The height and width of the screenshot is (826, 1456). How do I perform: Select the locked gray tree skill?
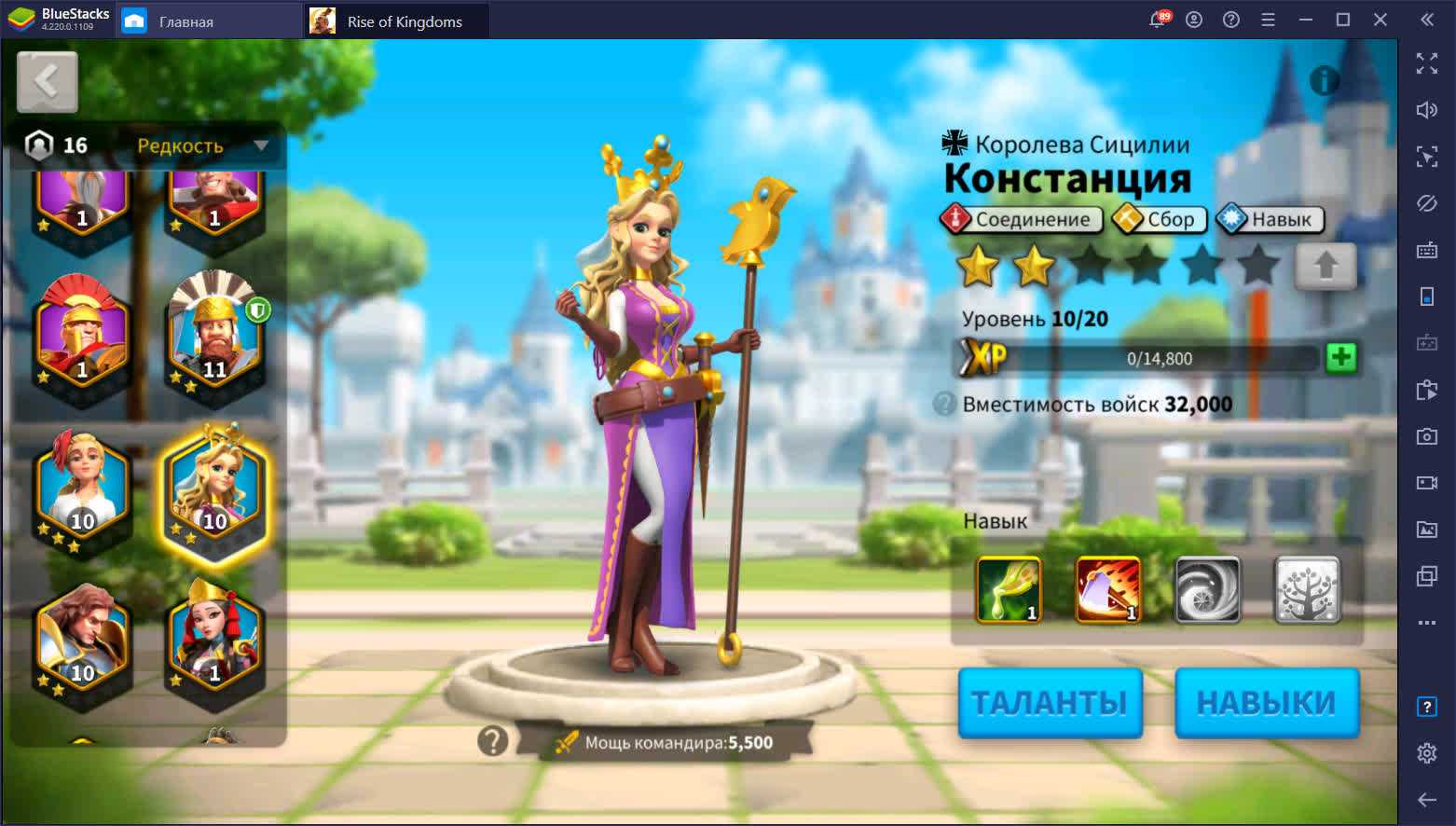(1306, 589)
